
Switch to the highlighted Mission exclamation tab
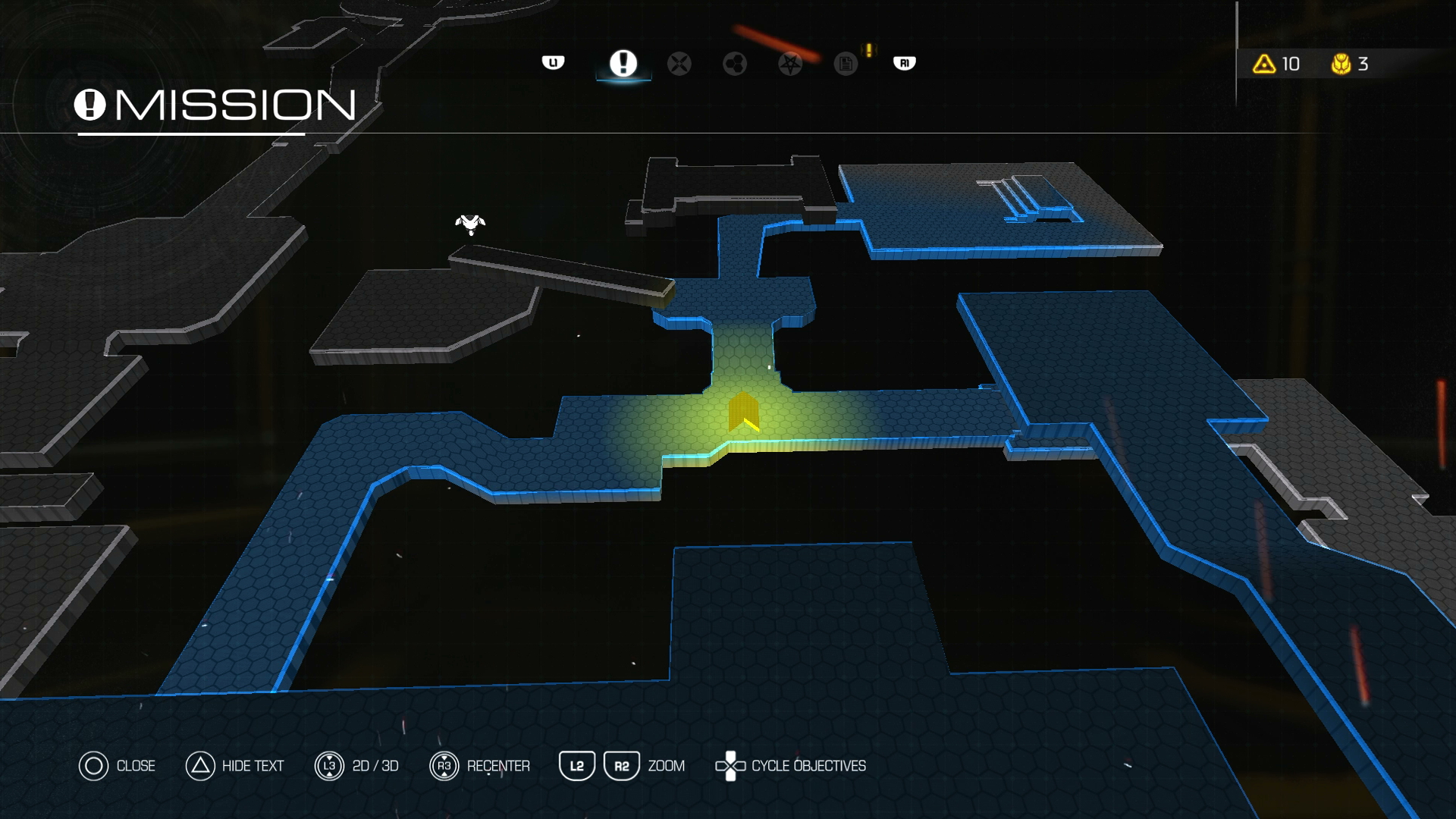(622, 64)
